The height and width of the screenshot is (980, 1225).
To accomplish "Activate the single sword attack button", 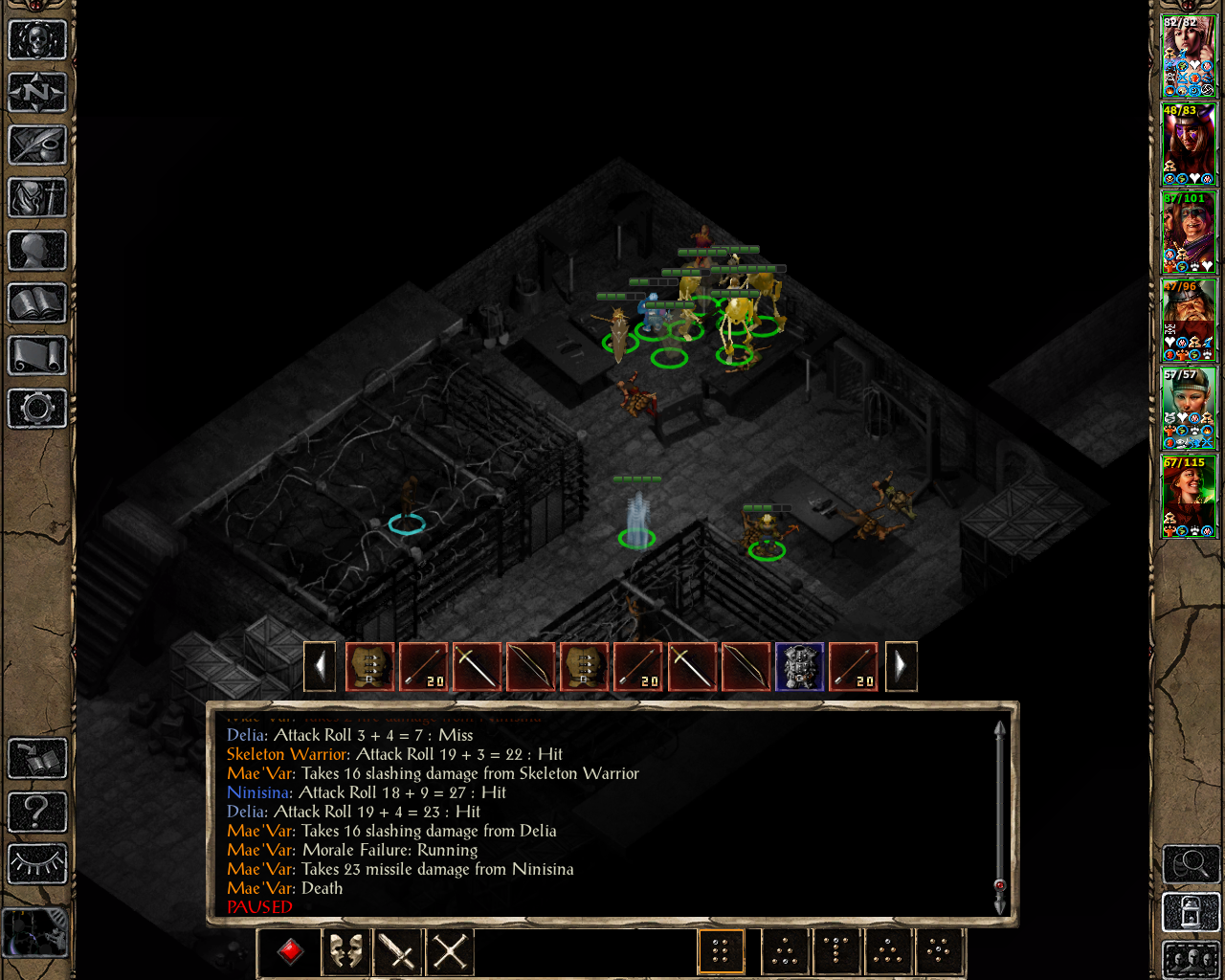I will [x=396, y=951].
